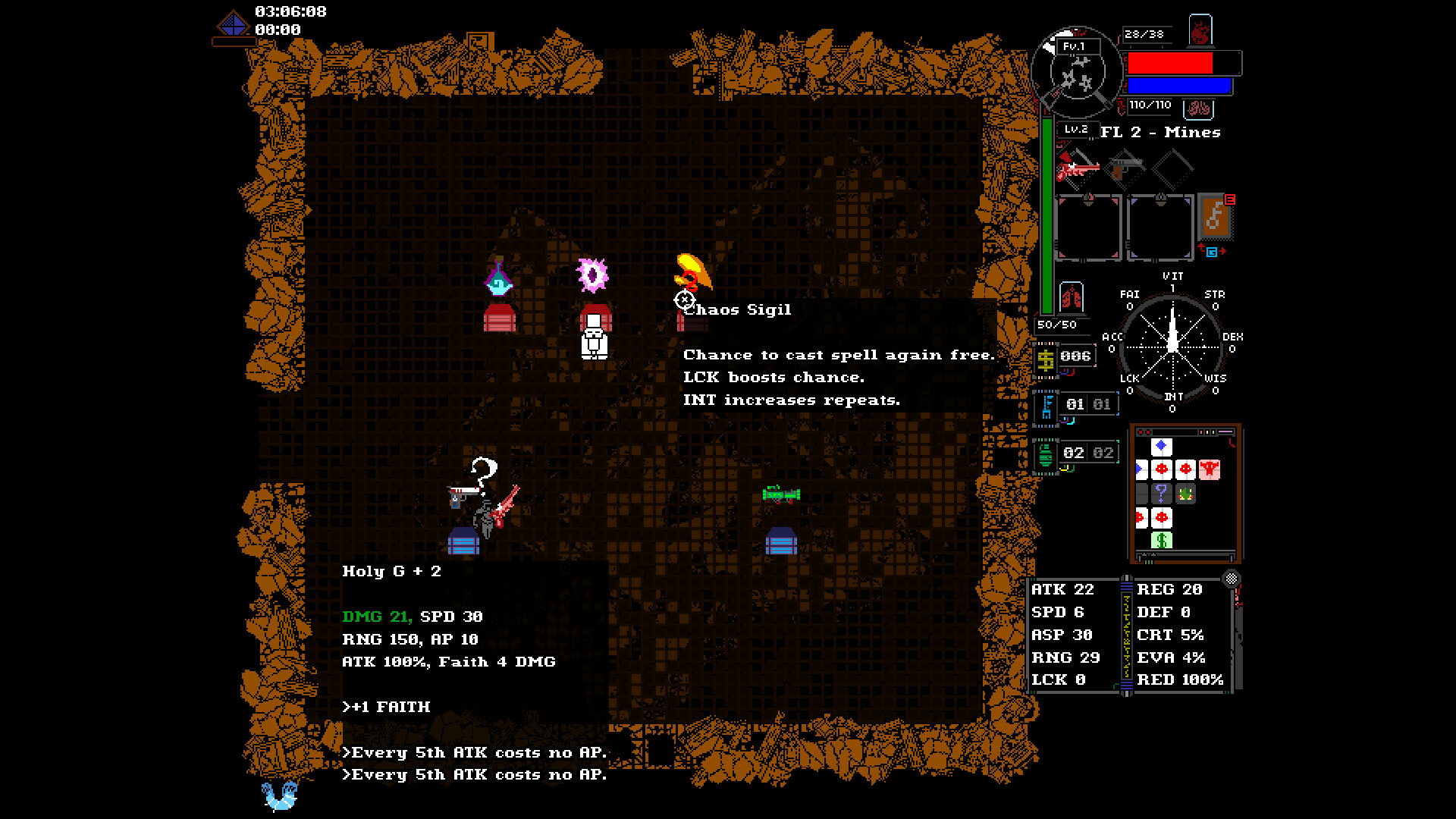Viewport: 1456px width, 819px height.
Task: Click the blue key counter icon
Action: click(x=1047, y=406)
